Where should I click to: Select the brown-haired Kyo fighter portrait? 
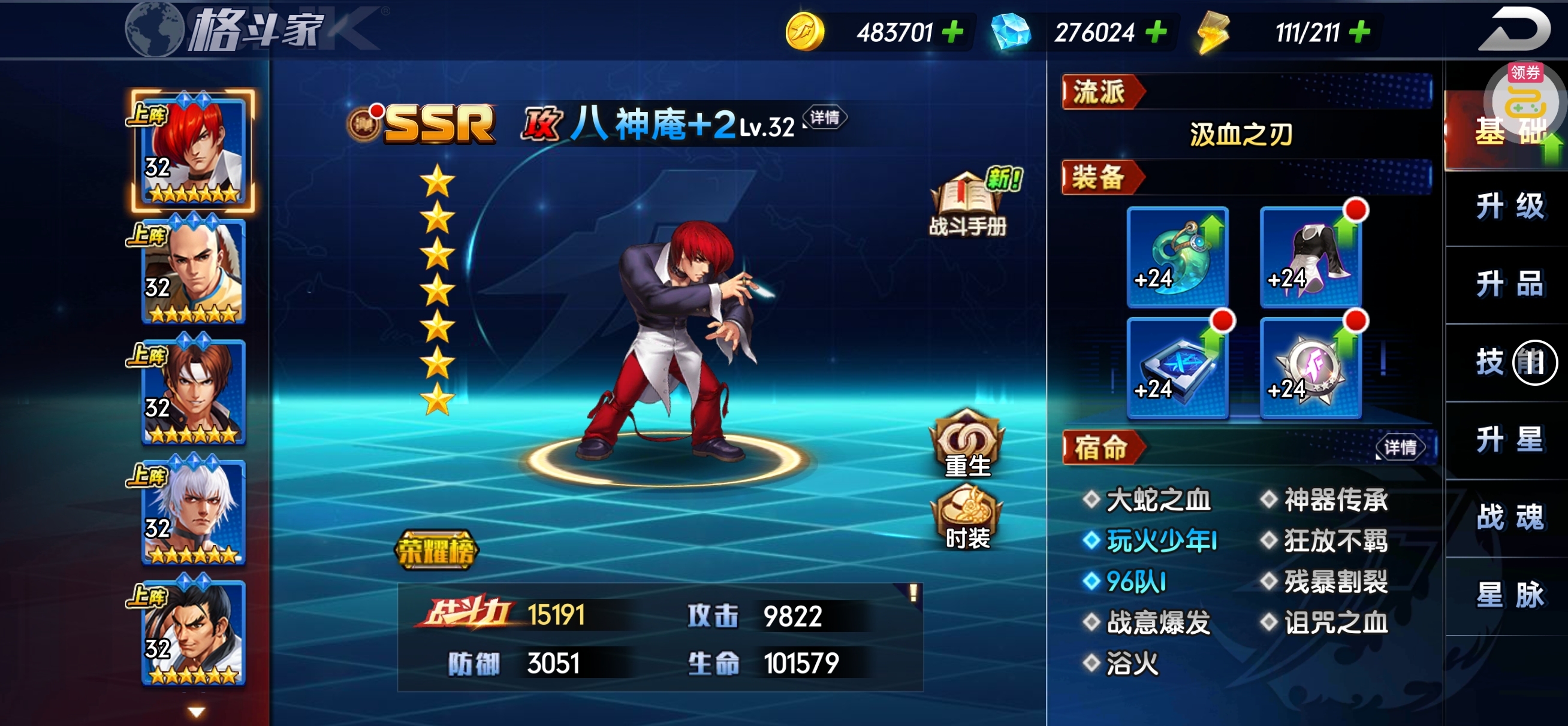(193, 391)
